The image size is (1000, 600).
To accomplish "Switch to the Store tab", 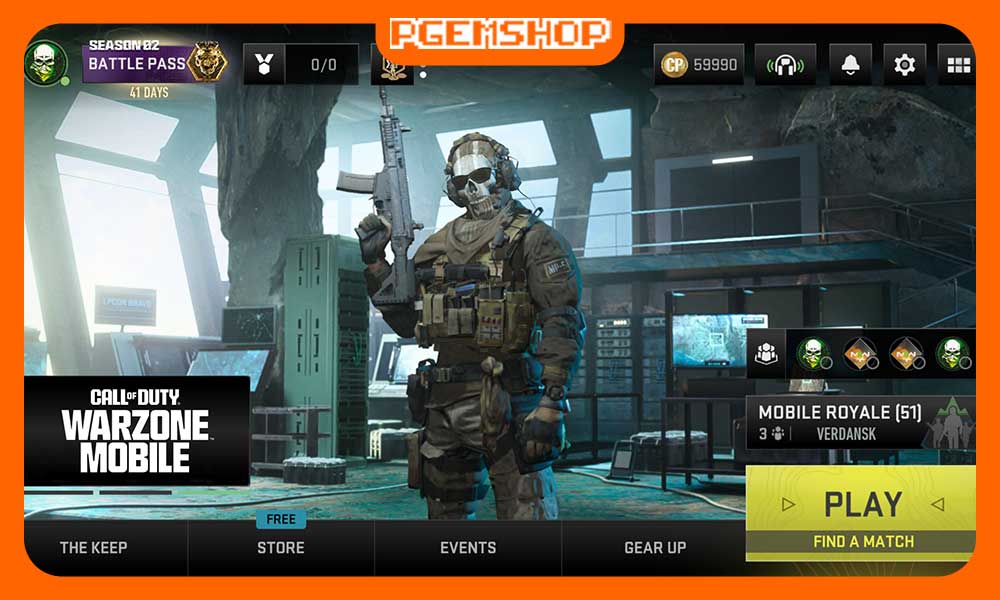I will pos(281,547).
